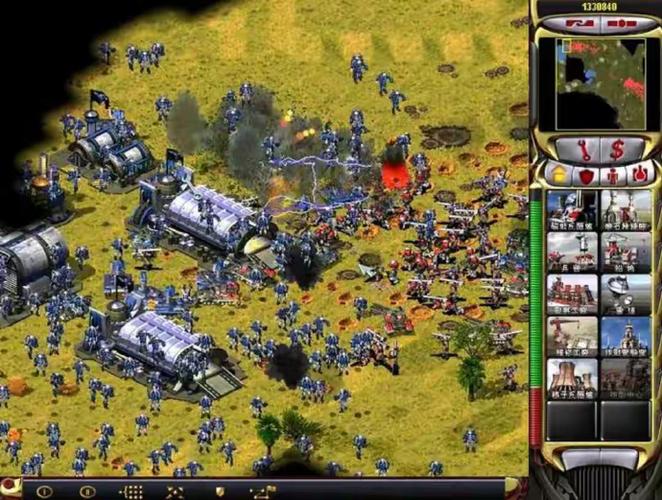Click the team 2 circle button

click(86, 491)
